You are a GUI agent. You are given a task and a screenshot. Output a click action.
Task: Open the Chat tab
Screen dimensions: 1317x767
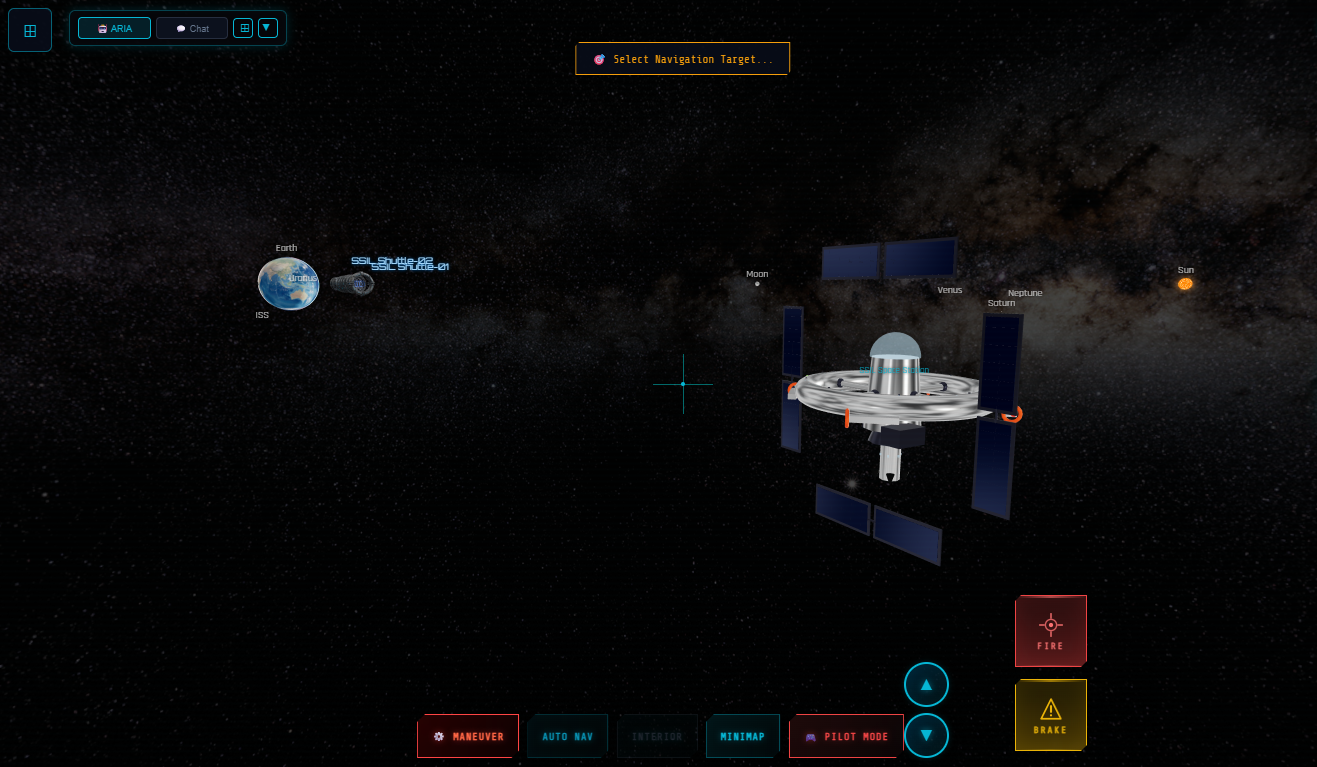192,28
